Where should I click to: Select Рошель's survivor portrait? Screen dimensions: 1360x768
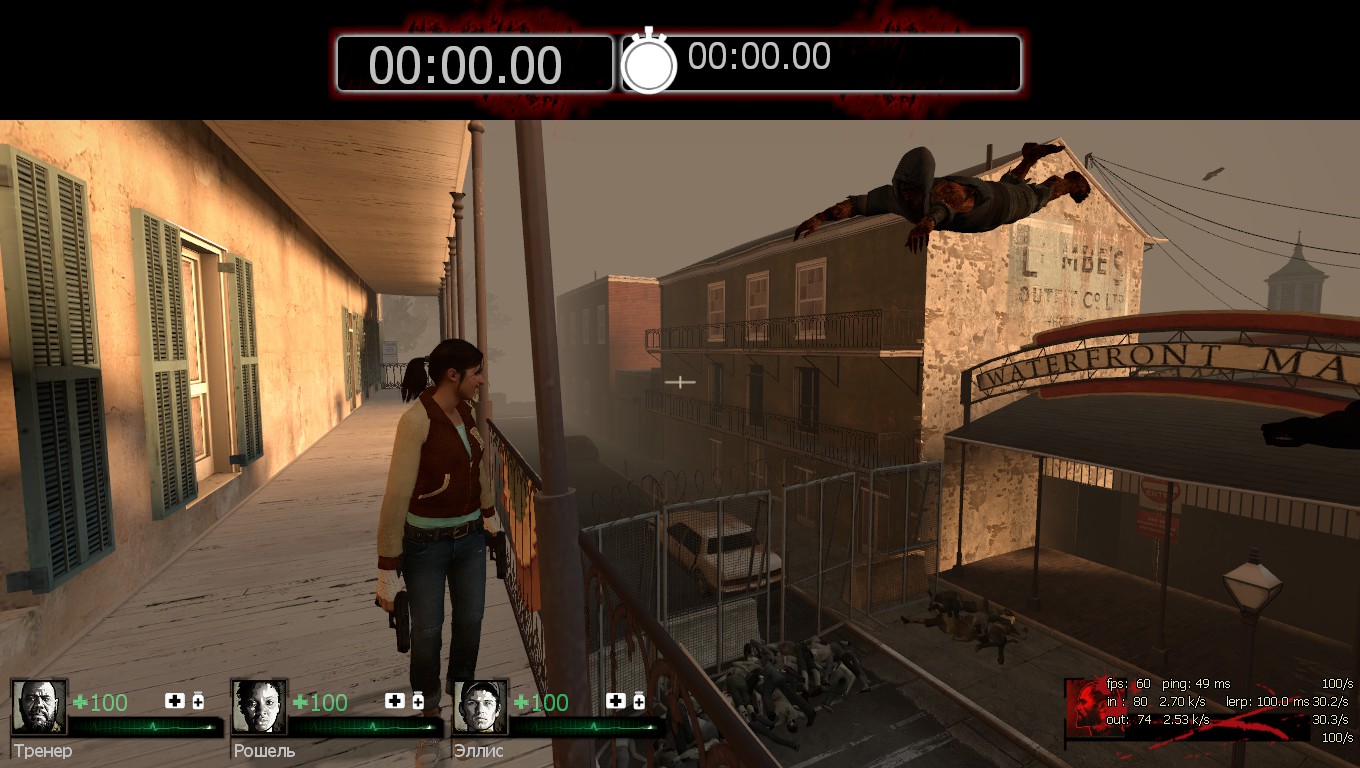point(259,707)
